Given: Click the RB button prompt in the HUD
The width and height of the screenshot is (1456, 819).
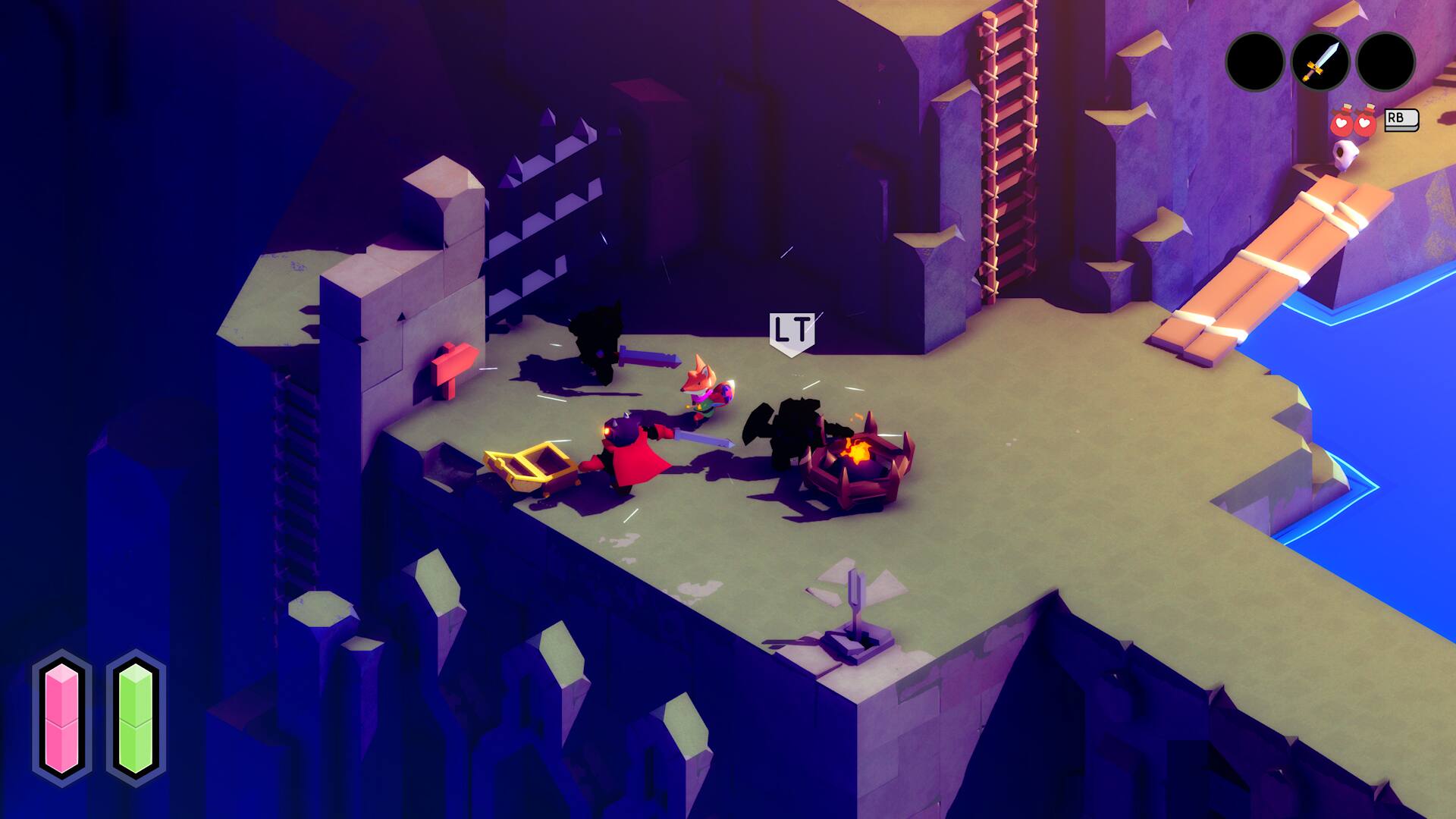Looking at the screenshot, I should (x=1402, y=119).
